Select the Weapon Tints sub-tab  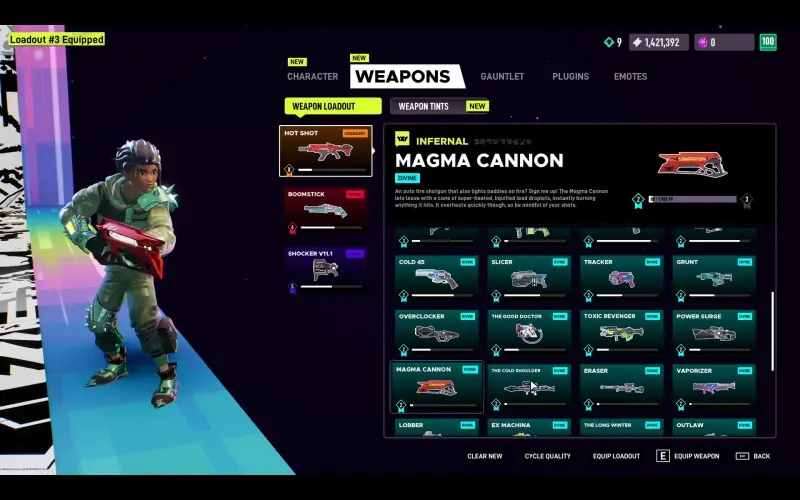coord(424,106)
